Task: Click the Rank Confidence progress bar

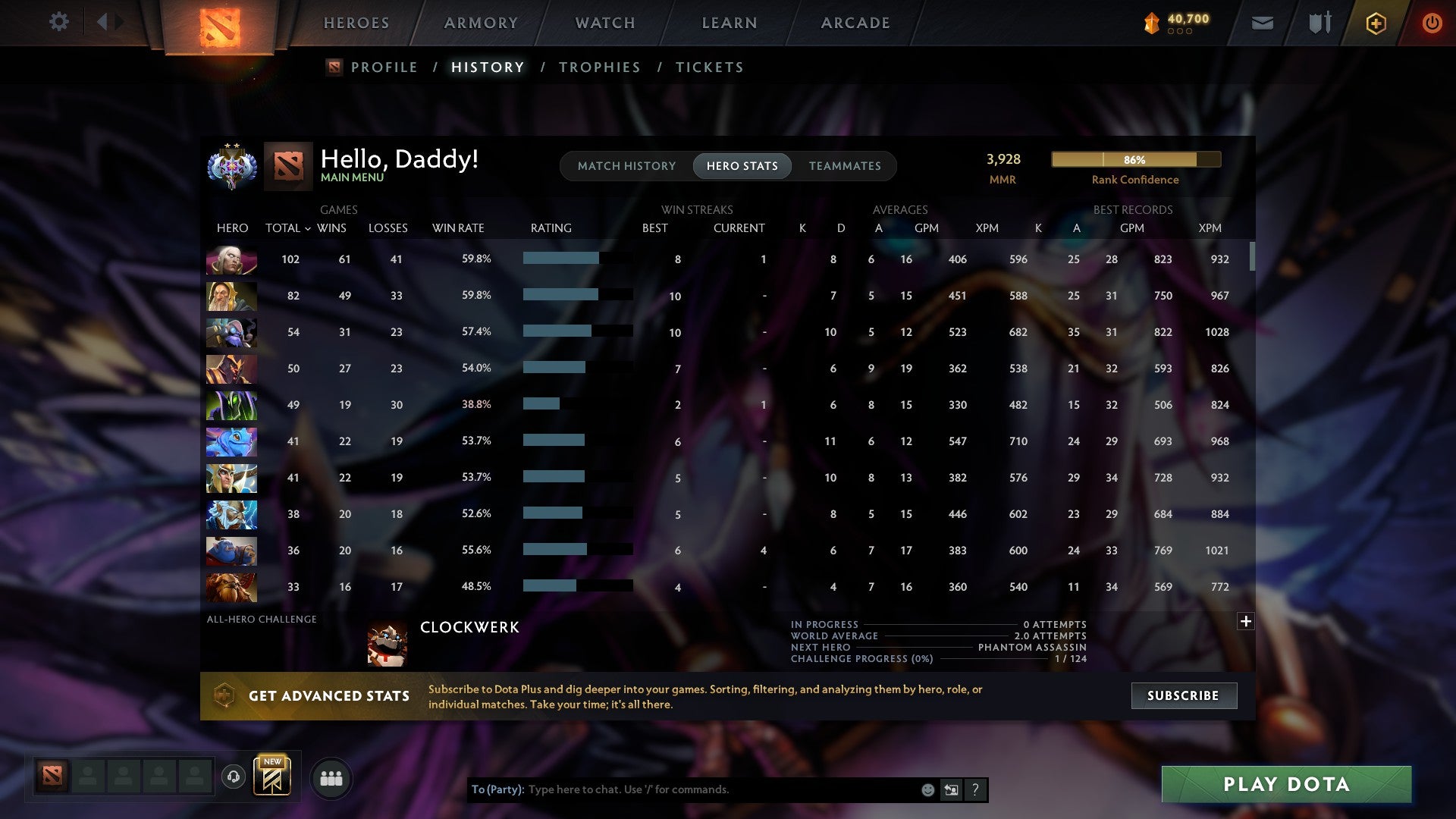Action: tap(1135, 159)
